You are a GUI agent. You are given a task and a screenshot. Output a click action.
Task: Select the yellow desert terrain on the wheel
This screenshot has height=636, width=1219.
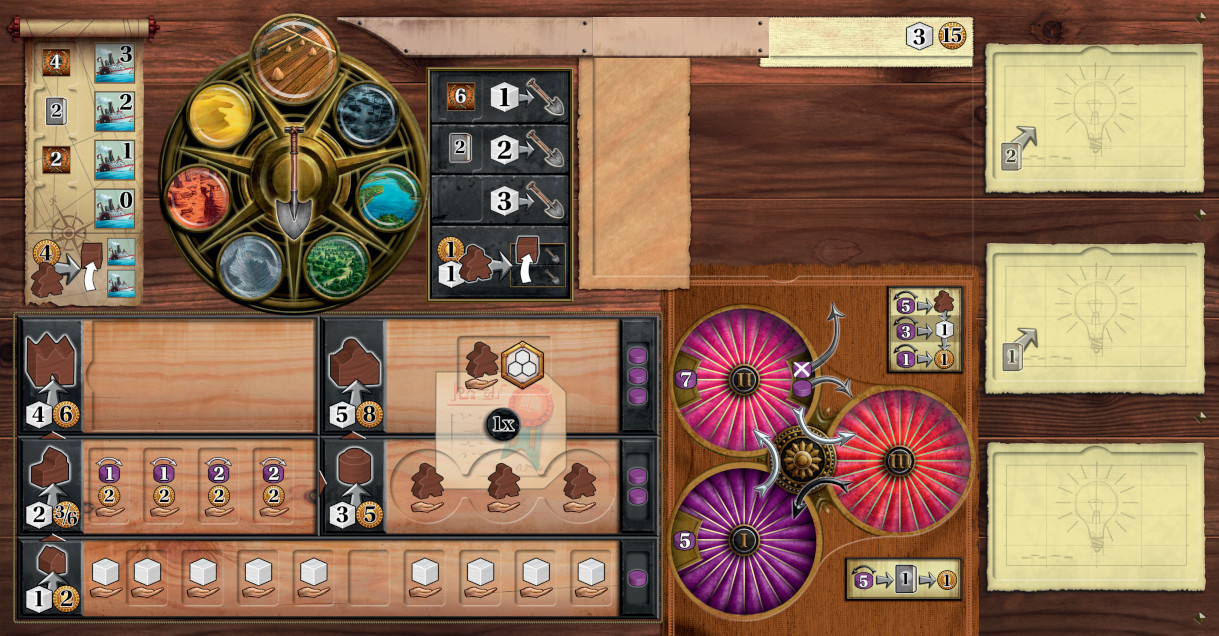pos(220,115)
